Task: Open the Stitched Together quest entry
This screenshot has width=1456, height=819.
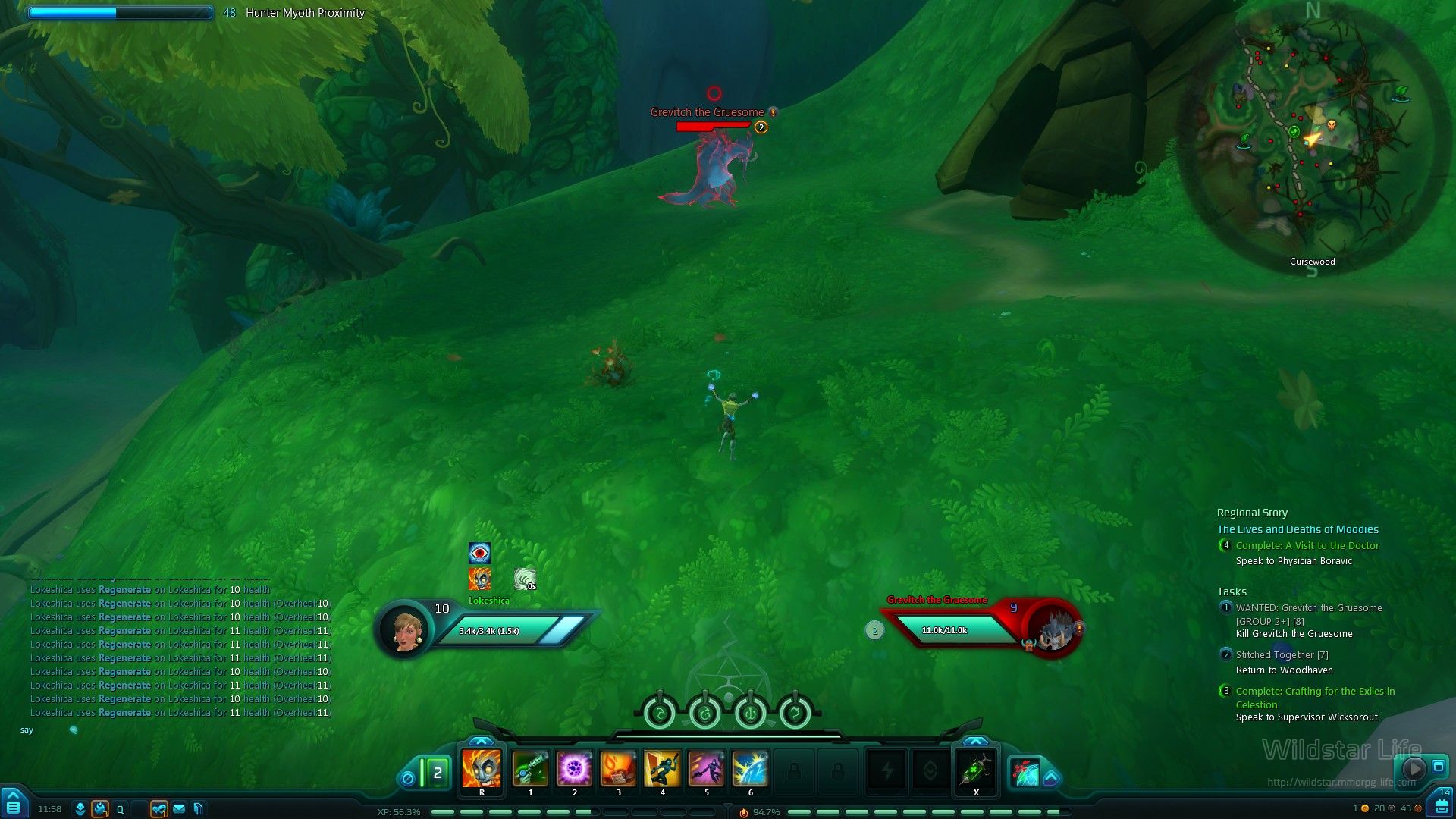Action: tap(1282, 655)
